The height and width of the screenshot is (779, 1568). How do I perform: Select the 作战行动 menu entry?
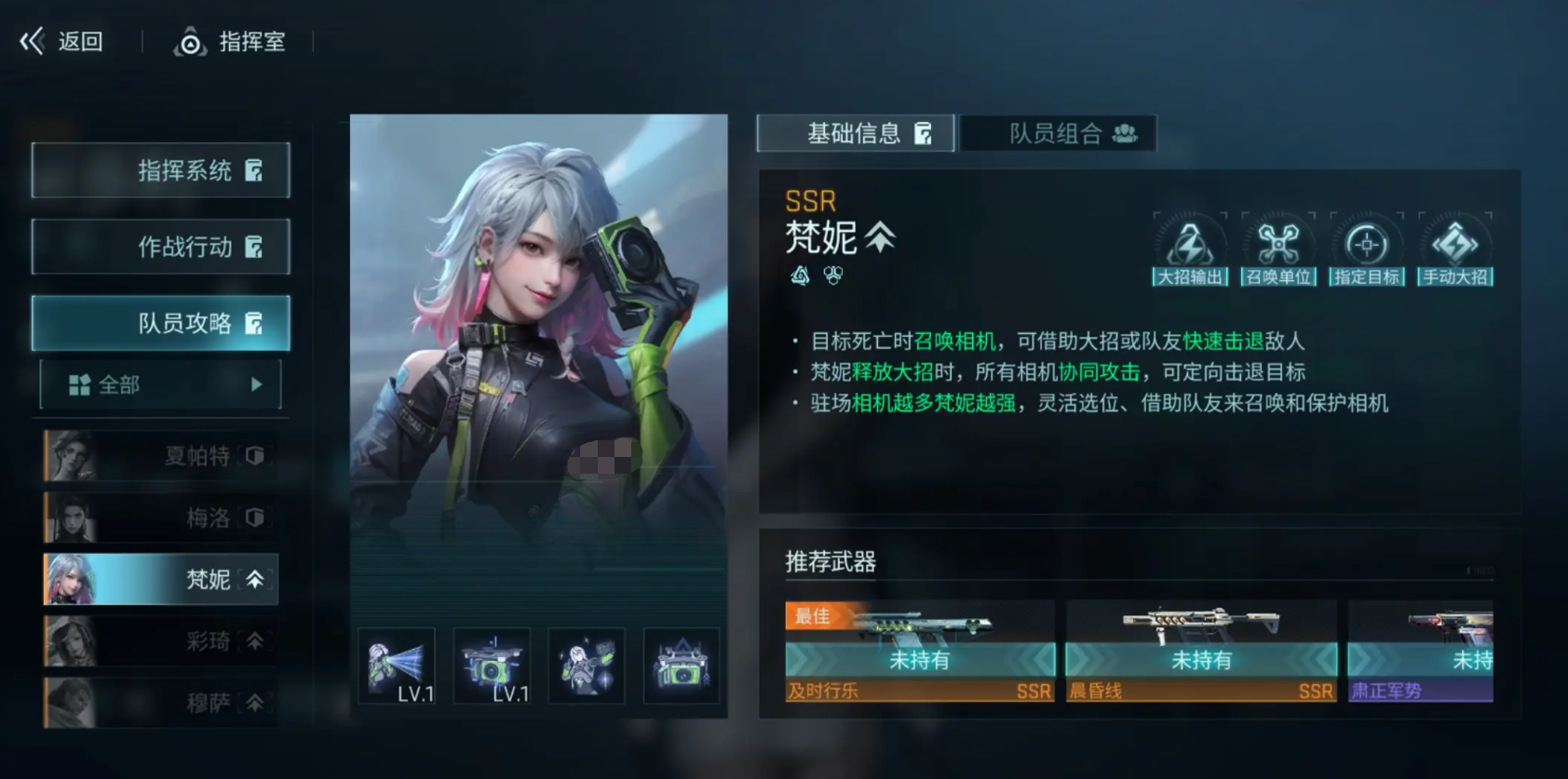(x=161, y=247)
